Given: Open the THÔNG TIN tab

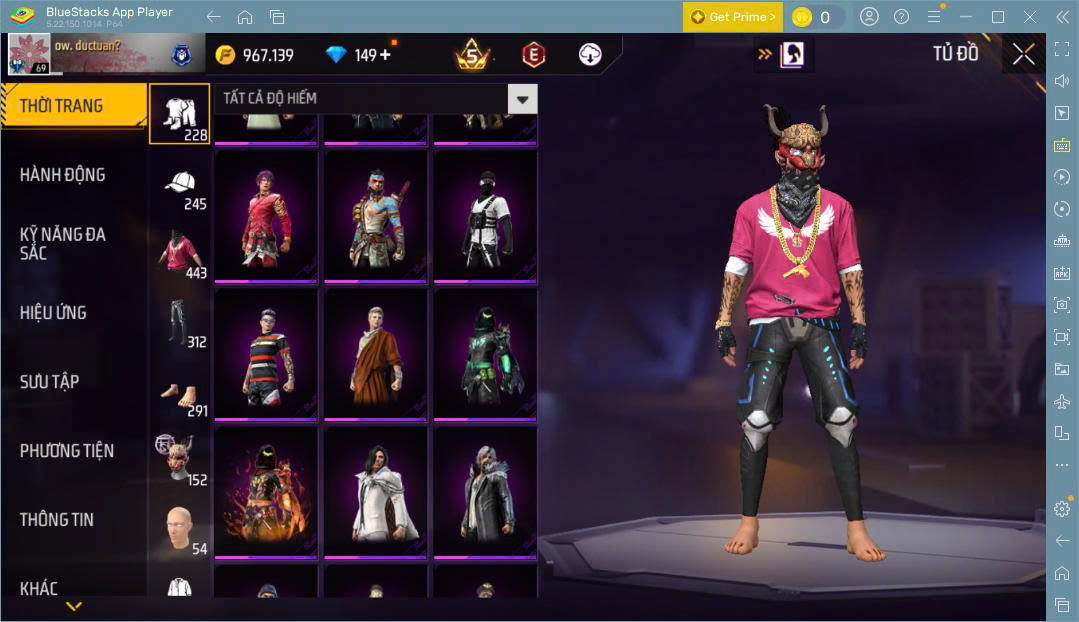Looking at the screenshot, I should 57,520.
